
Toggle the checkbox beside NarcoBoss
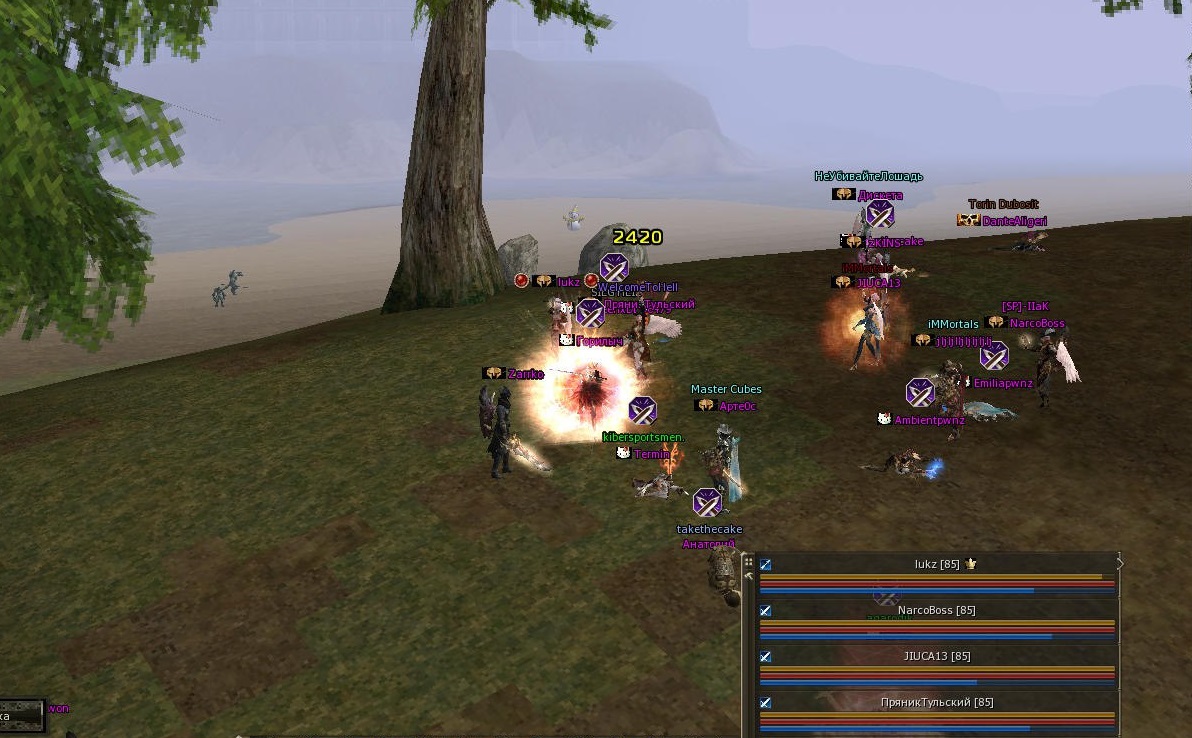(x=766, y=611)
